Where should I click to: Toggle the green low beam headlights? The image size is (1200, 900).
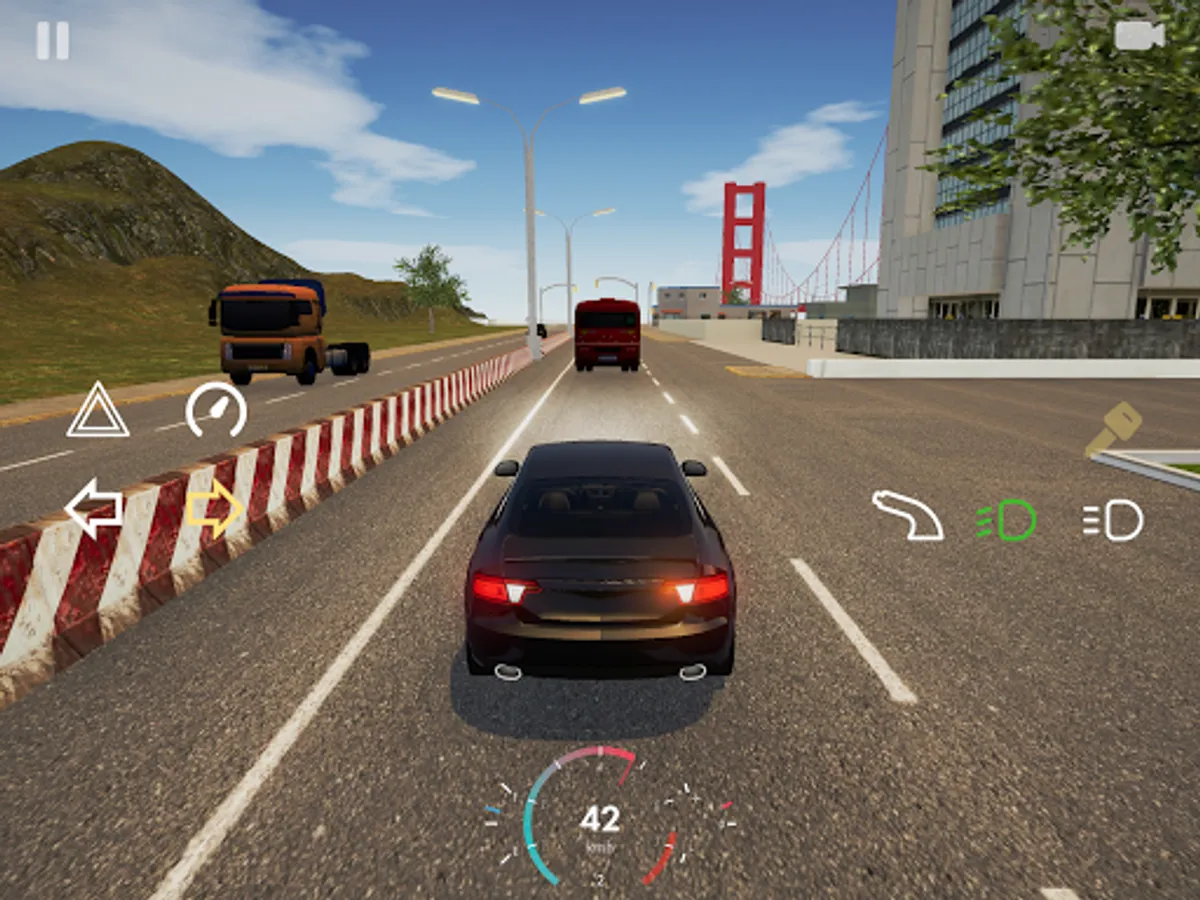click(x=1006, y=520)
